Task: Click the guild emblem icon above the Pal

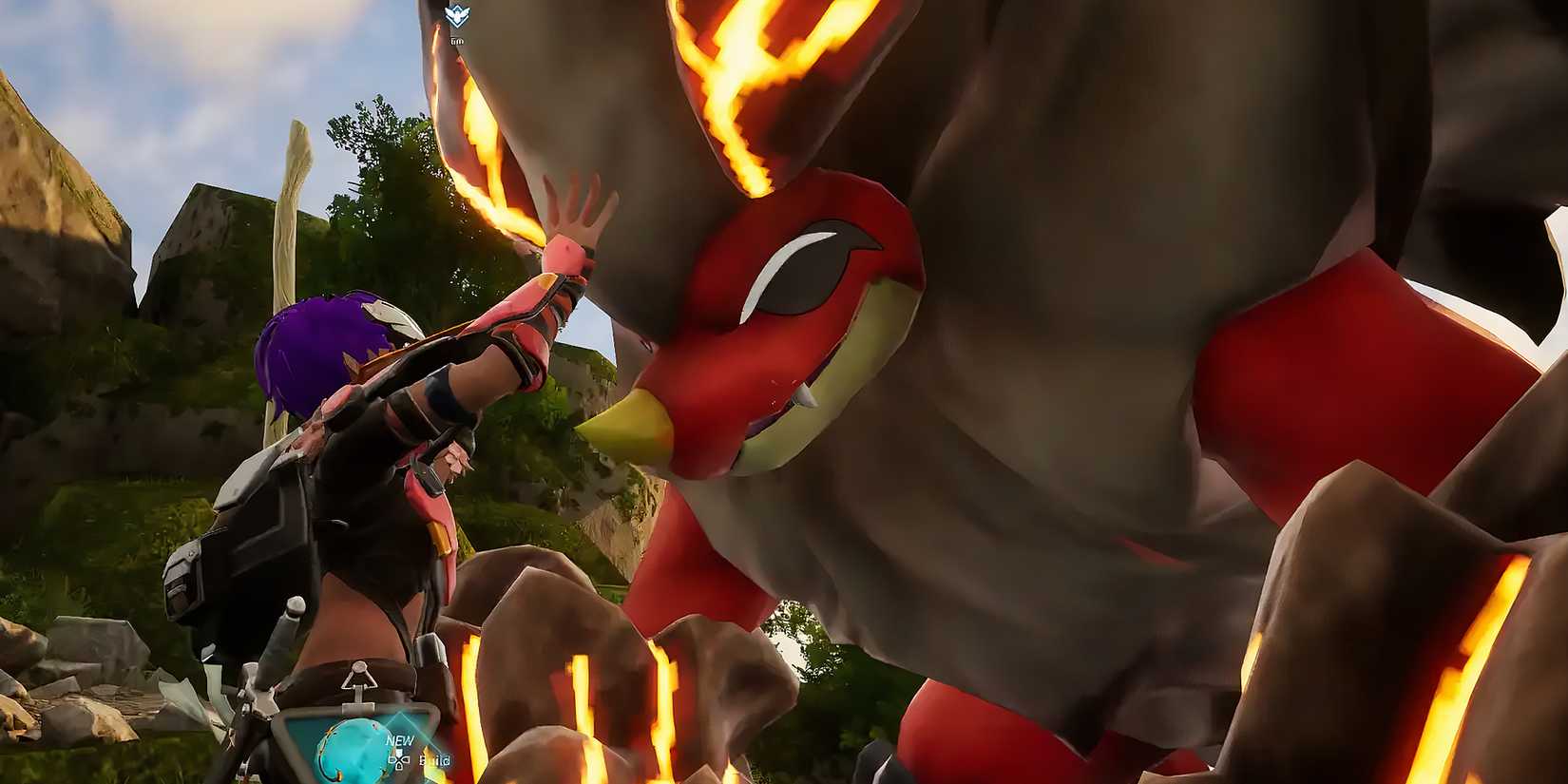Action: click(456, 16)
